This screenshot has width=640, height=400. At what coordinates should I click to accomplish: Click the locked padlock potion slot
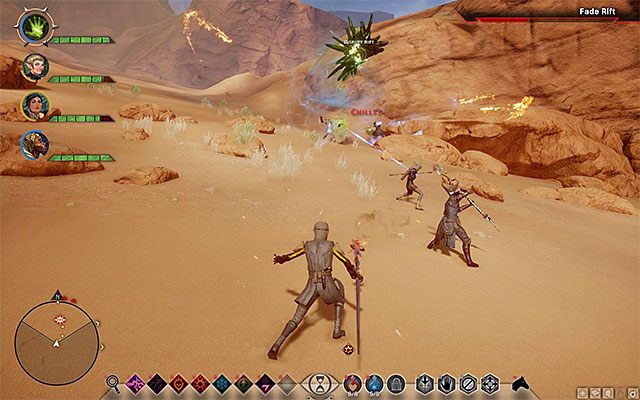pos(396,383)
